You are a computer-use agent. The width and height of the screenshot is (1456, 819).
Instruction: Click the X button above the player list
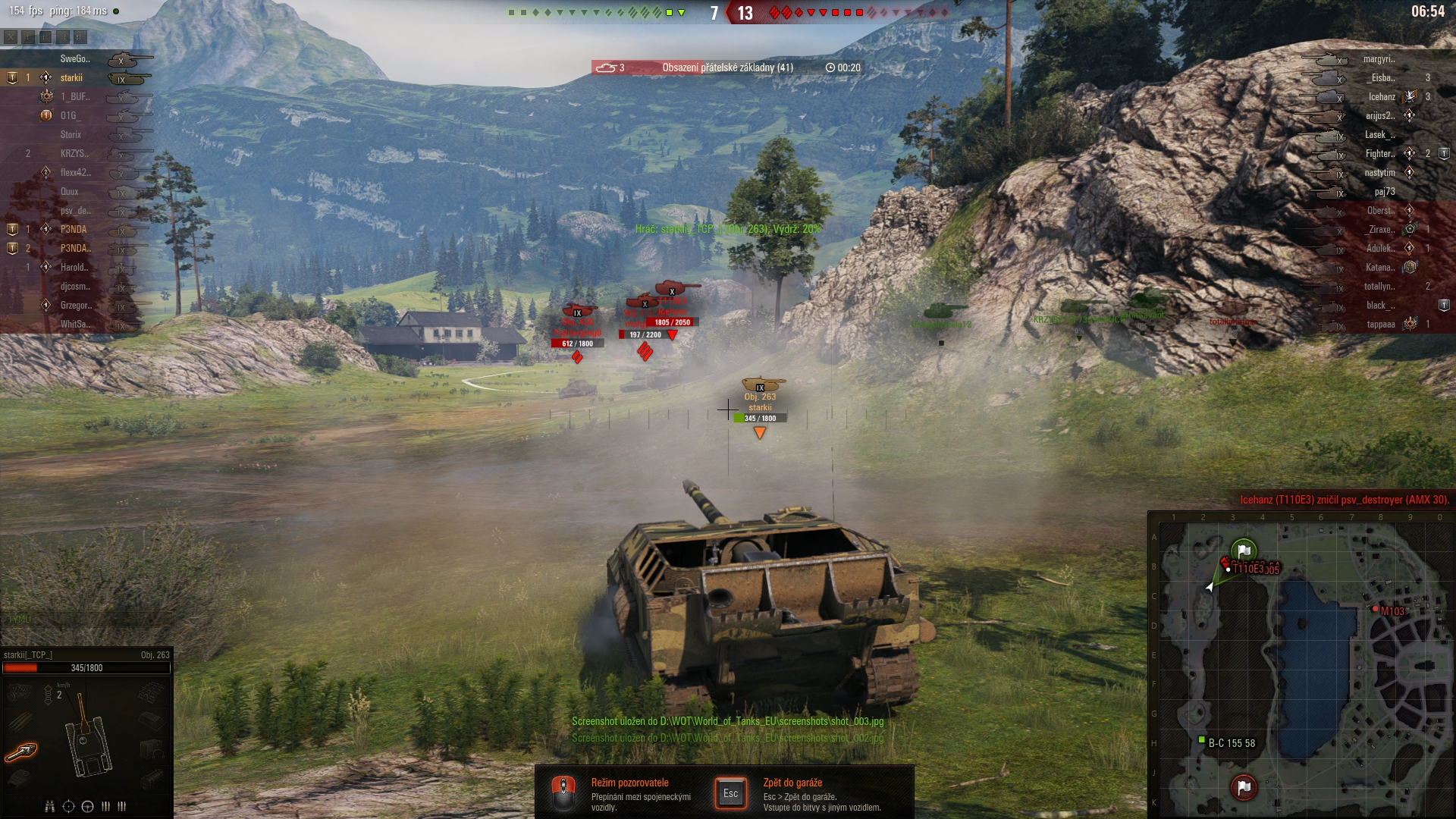[x=11, y=36]
